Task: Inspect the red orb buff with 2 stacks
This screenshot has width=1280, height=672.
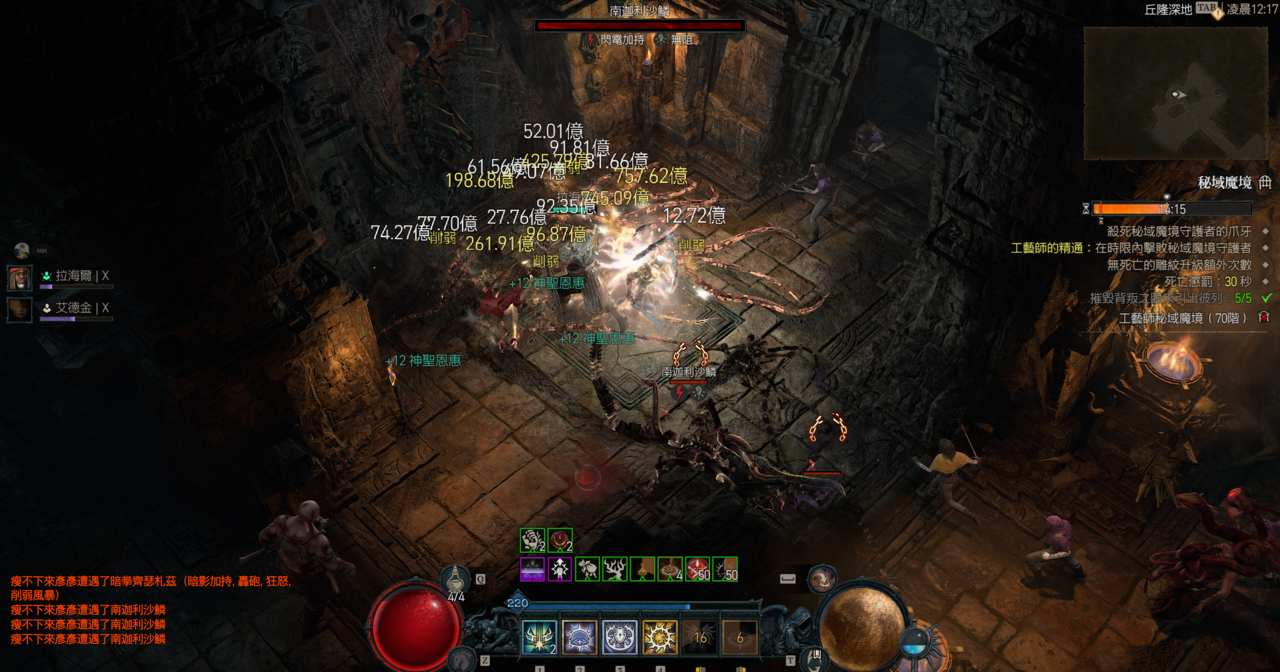Action: pyautogui.click(x=560, y=541)
